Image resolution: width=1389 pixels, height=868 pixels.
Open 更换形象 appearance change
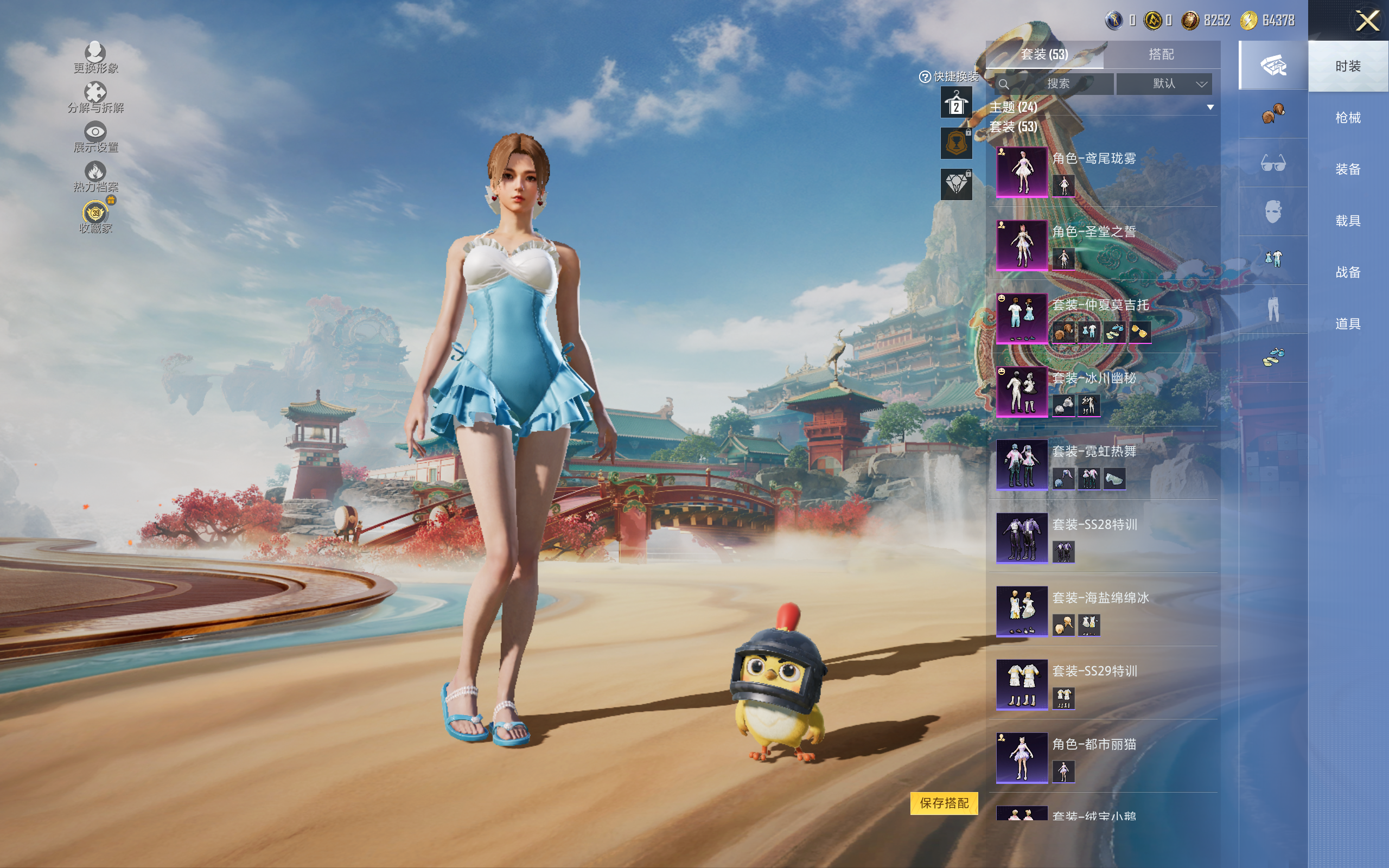[x=95, y=57]
